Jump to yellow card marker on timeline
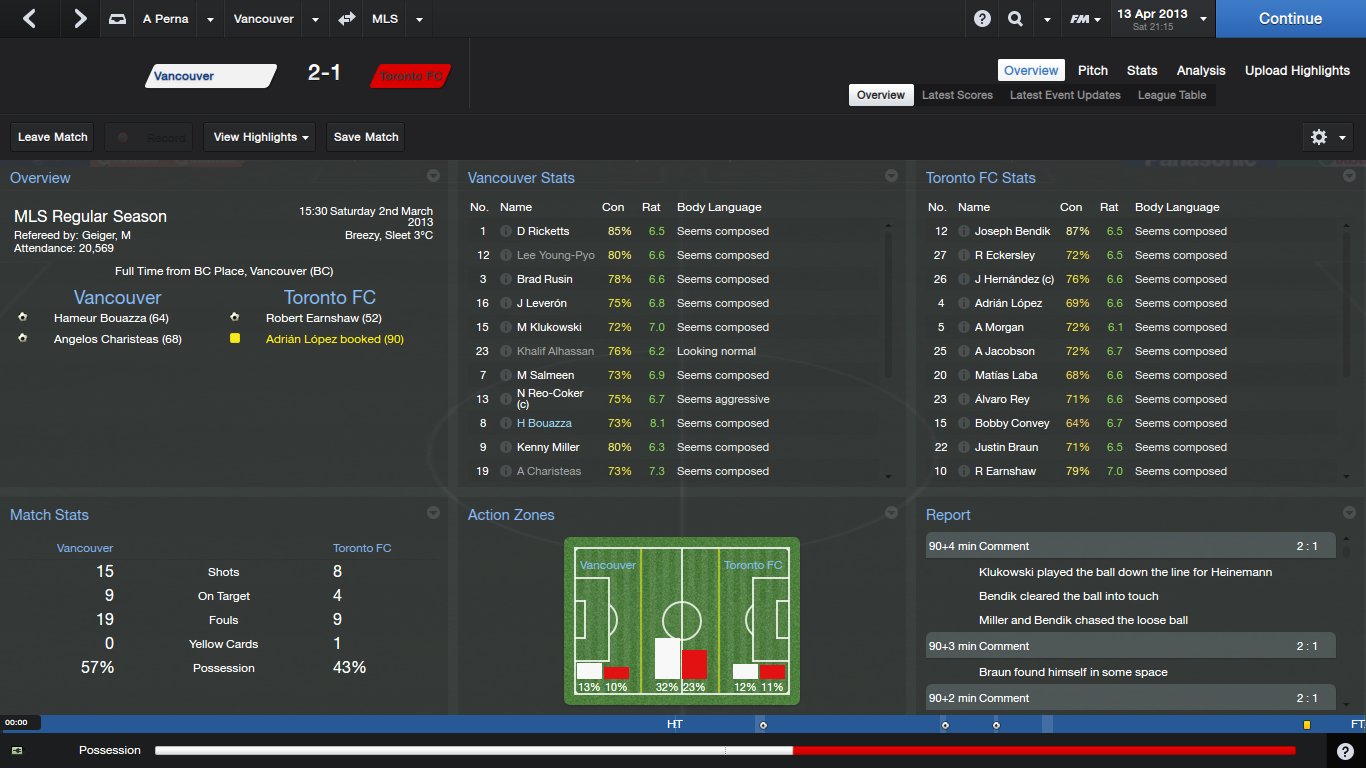This screenshot has width=1366, height=768. coord(1306,725)
